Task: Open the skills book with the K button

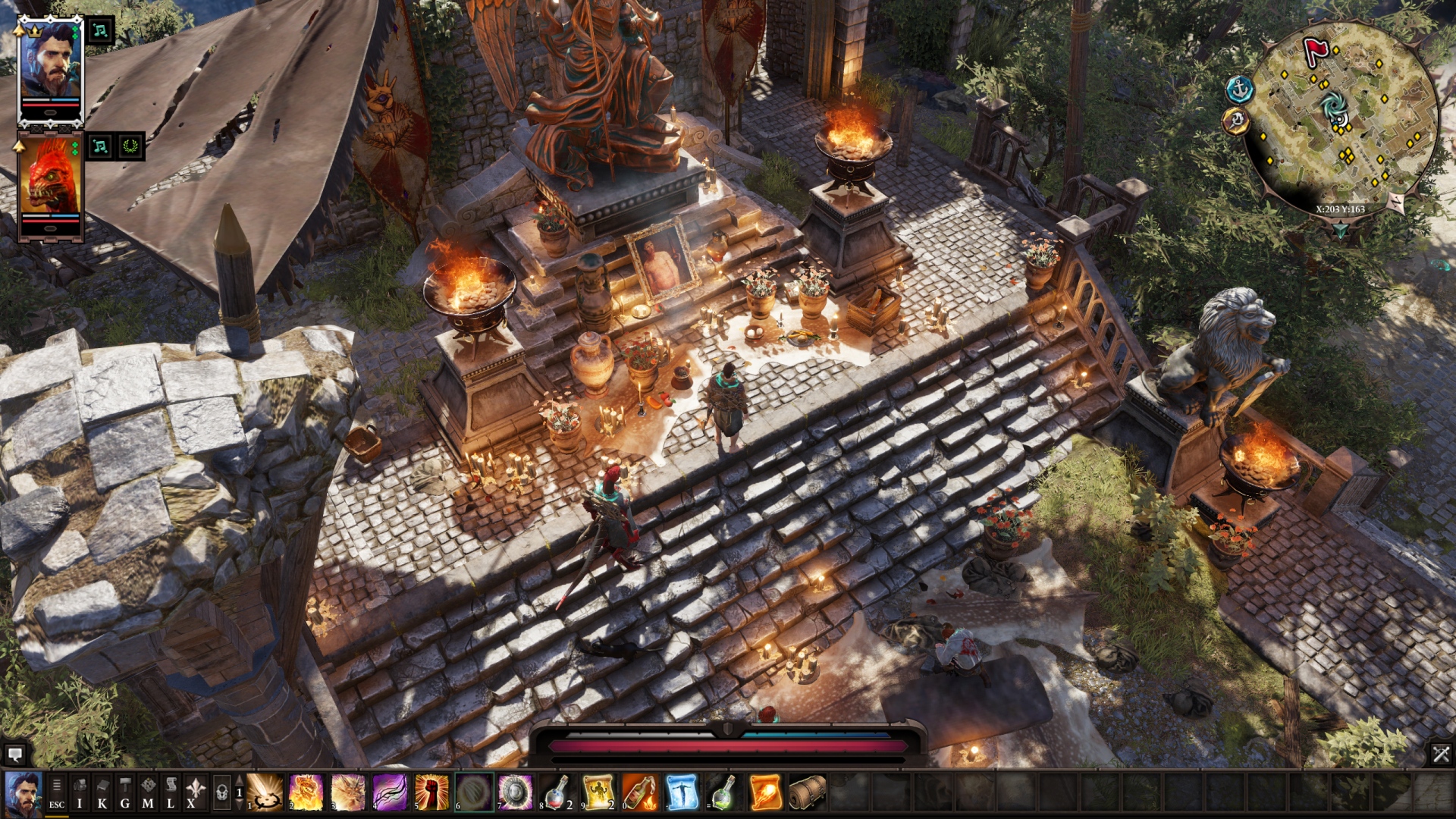Action: [102, 794]
